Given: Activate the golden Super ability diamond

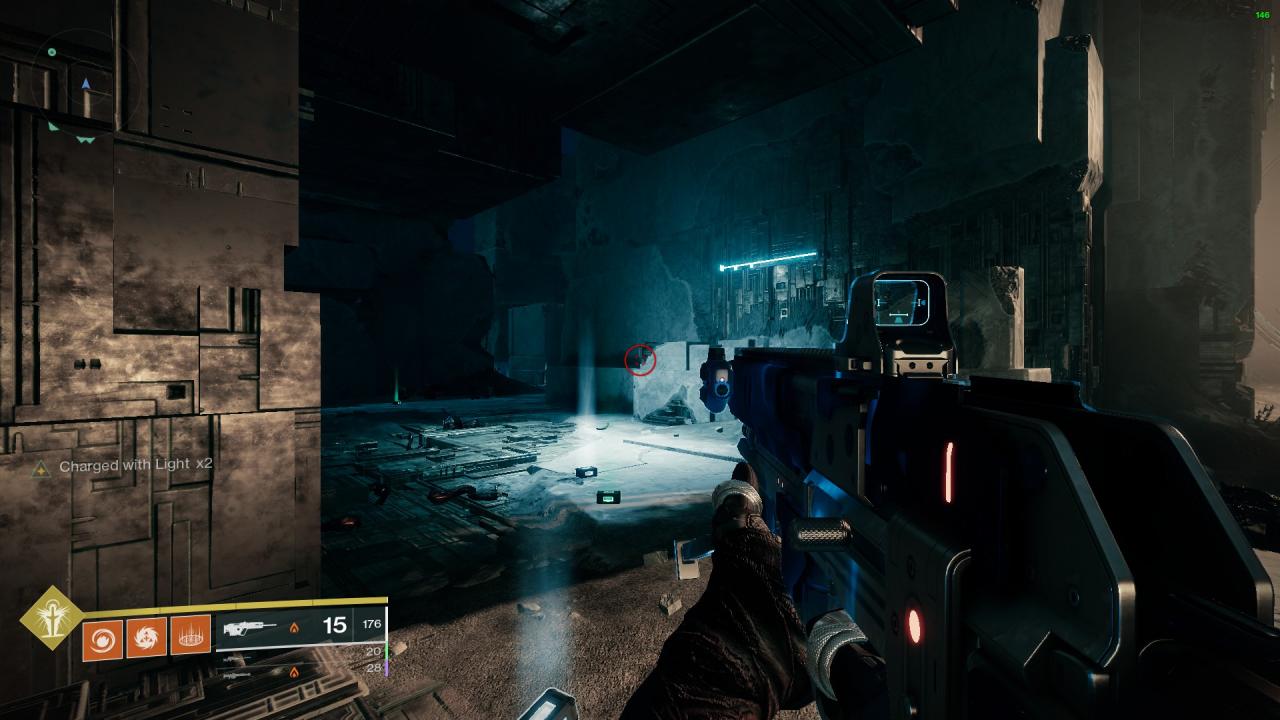Looking at the screenshot, I should click(x=52, y=616).
